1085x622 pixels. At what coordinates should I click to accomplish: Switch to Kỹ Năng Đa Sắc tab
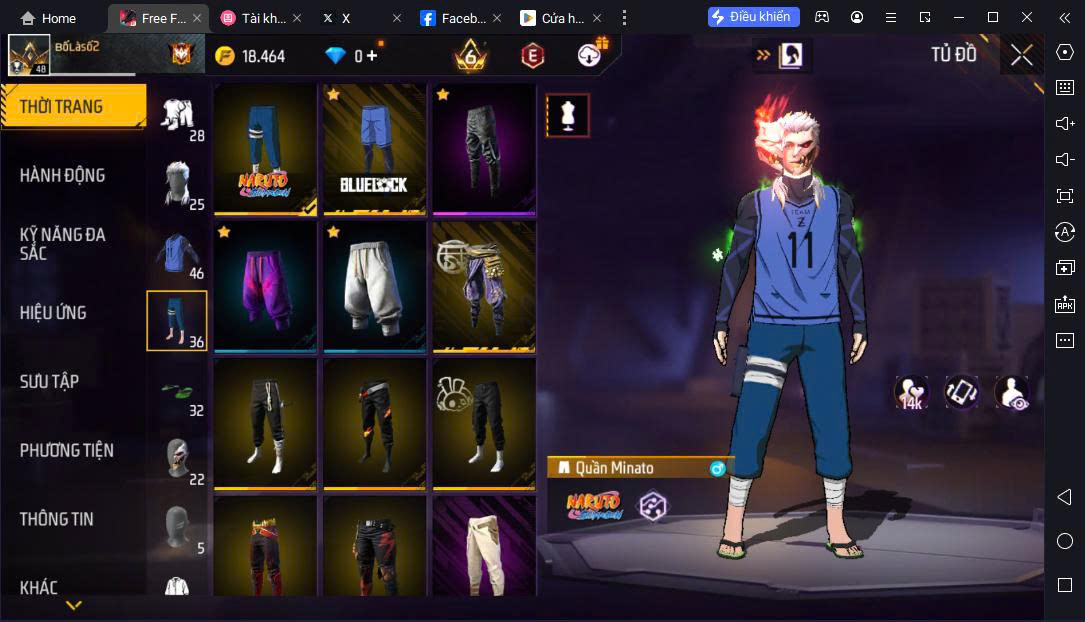pyautogui.click(x=62, y=244)
